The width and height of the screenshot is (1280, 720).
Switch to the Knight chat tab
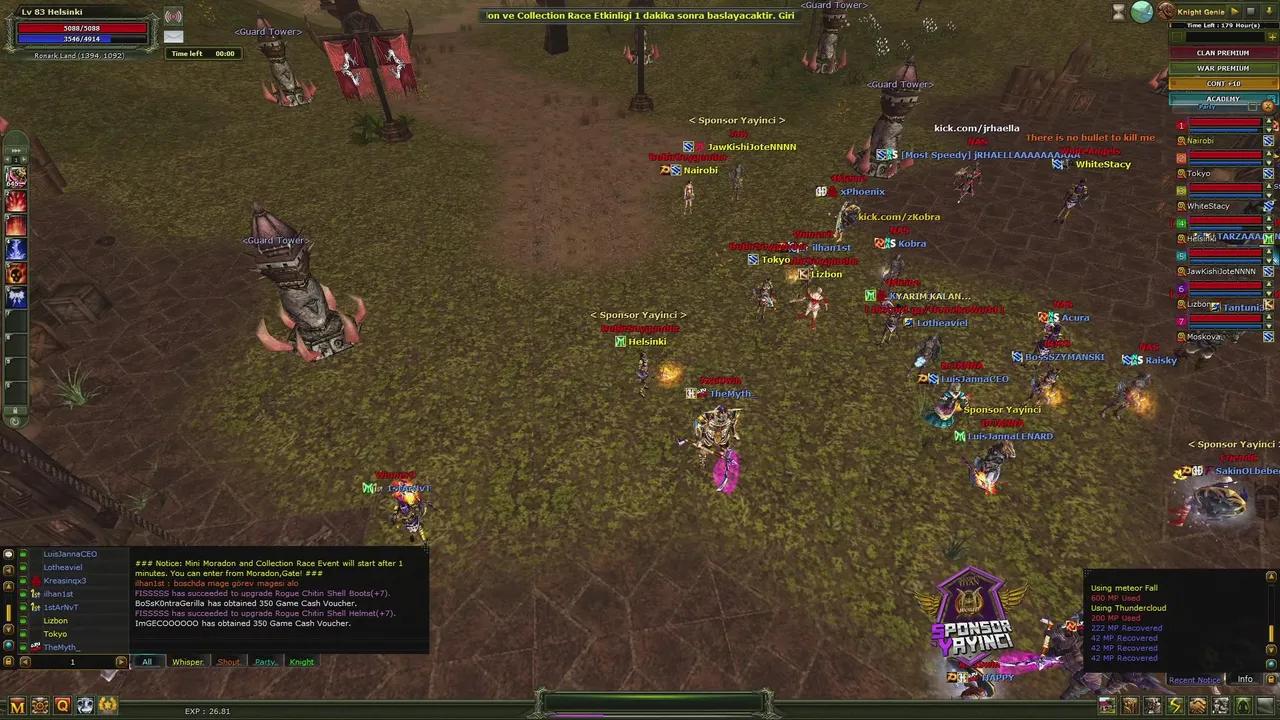tap(301, 662)
